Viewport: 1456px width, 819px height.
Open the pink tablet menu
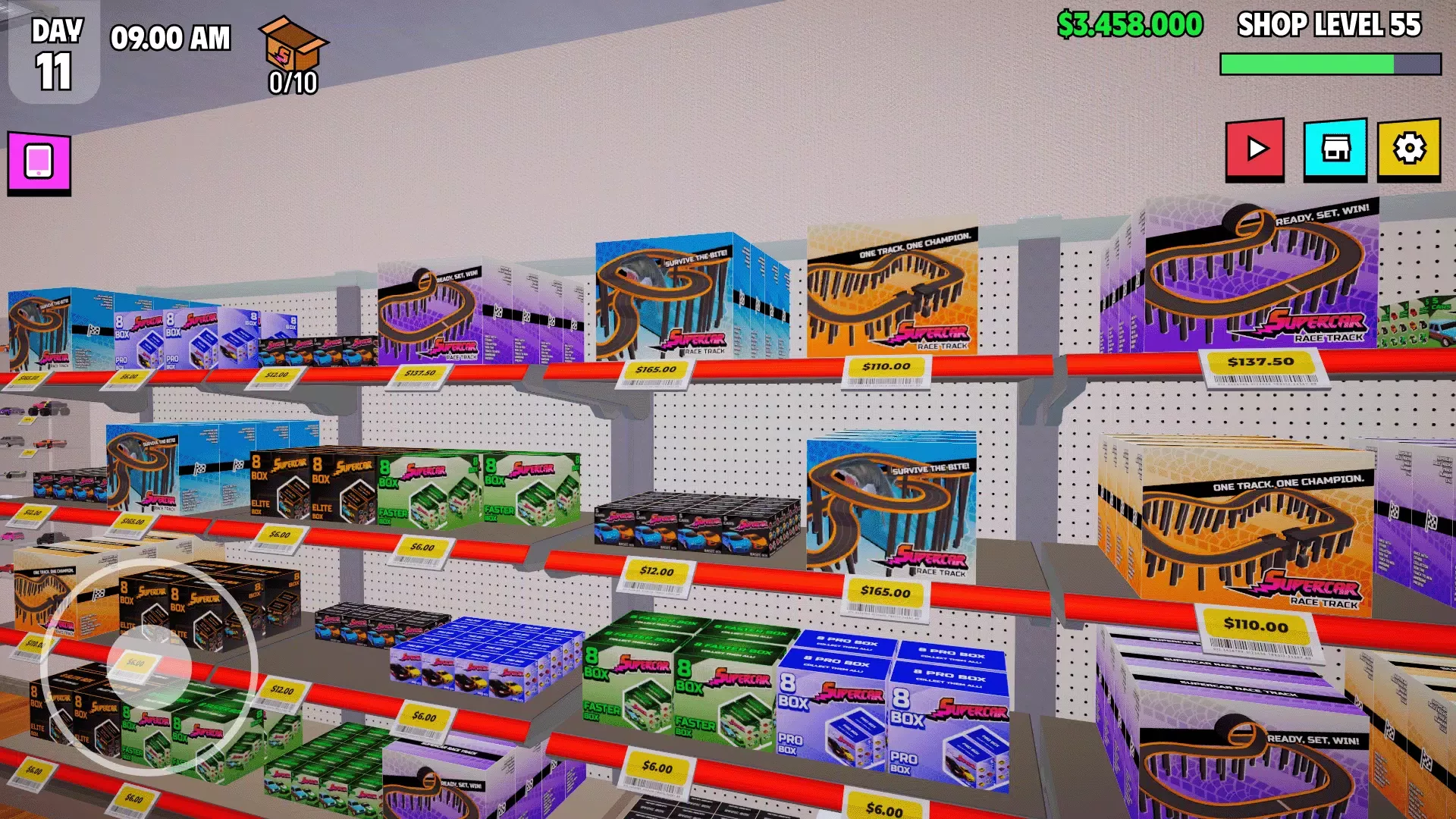tap(39, 162)
